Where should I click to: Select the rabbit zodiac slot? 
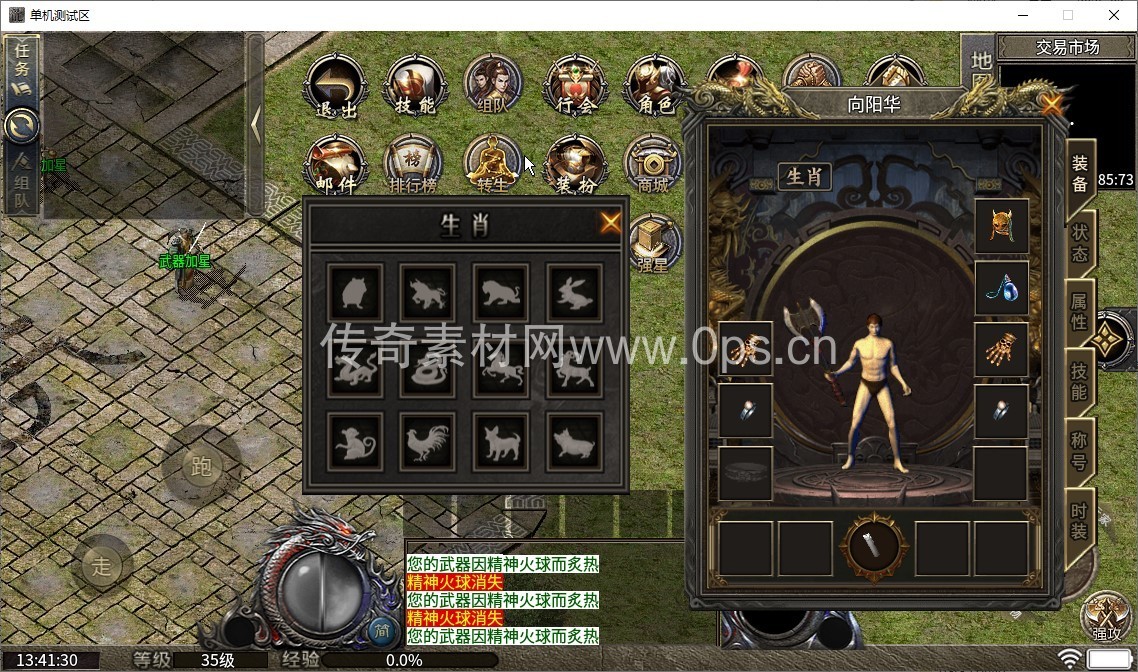[x=574, y=292]
